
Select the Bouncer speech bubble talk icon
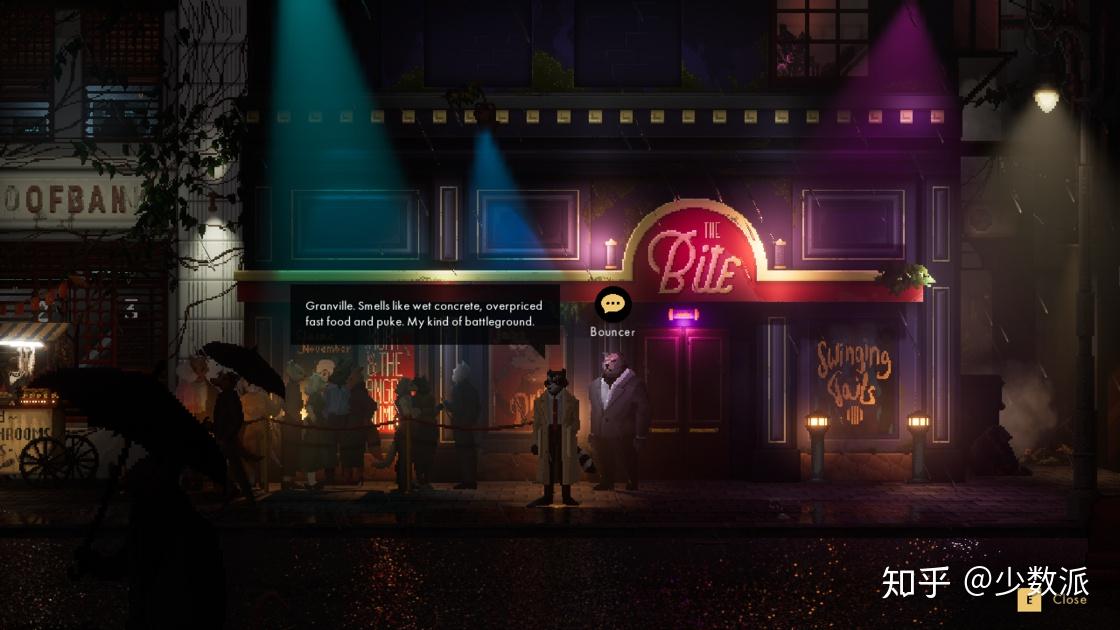pos(612,305)
